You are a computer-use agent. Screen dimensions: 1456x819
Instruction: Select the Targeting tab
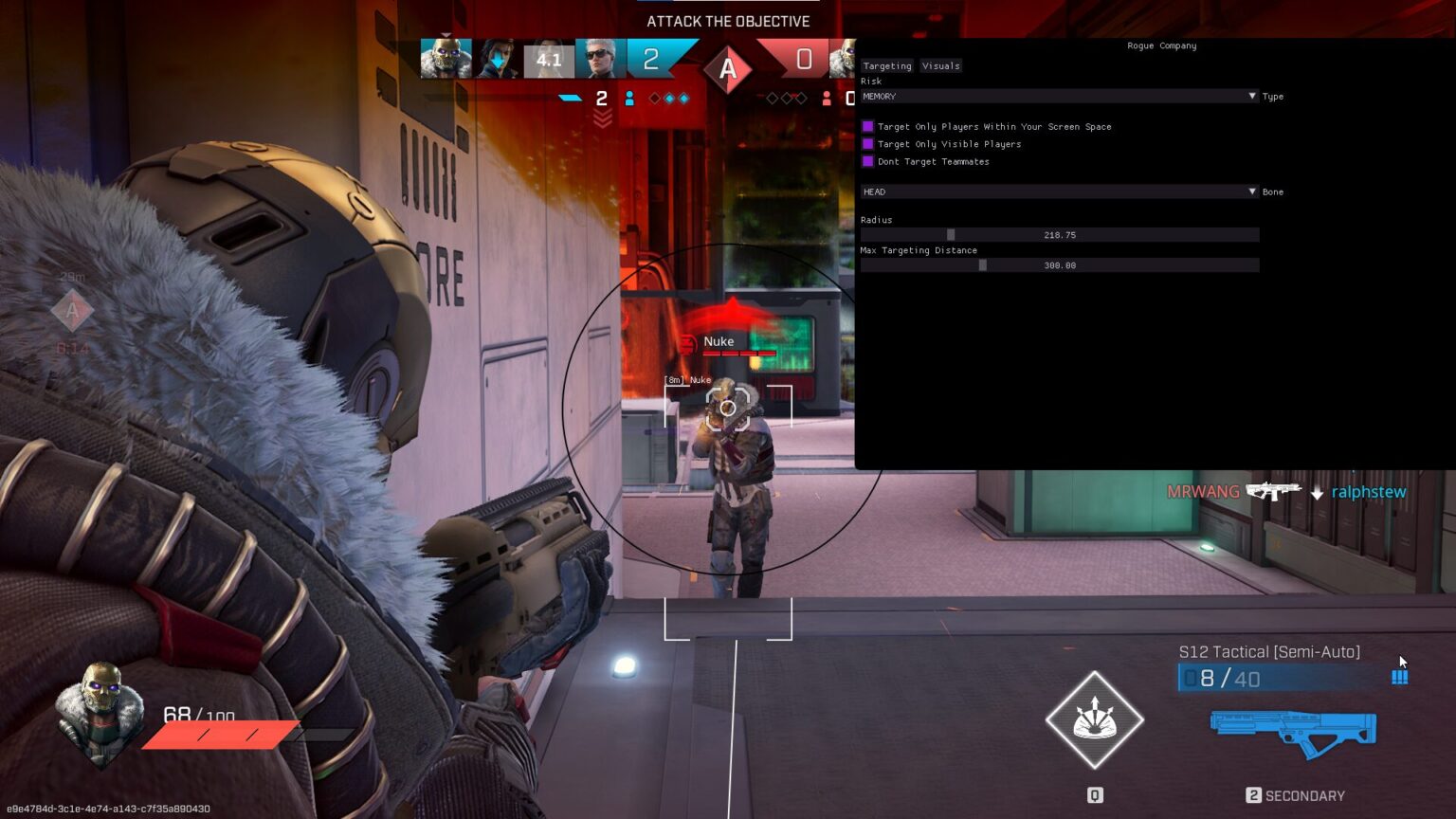886,65
